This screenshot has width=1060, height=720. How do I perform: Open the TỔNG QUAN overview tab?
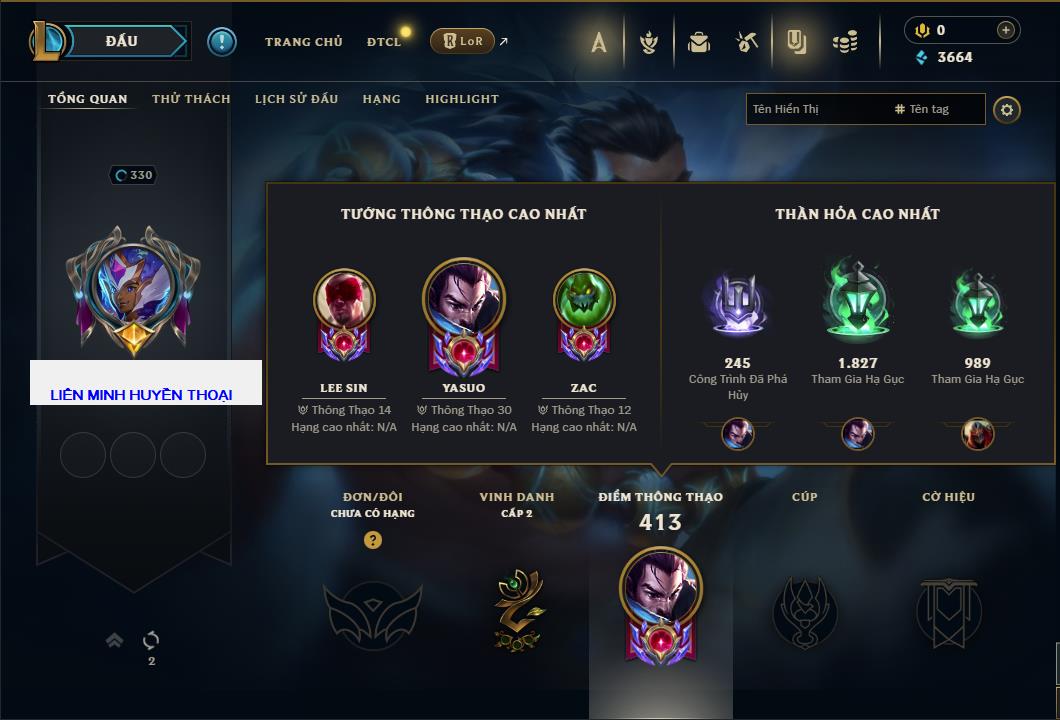88,99
